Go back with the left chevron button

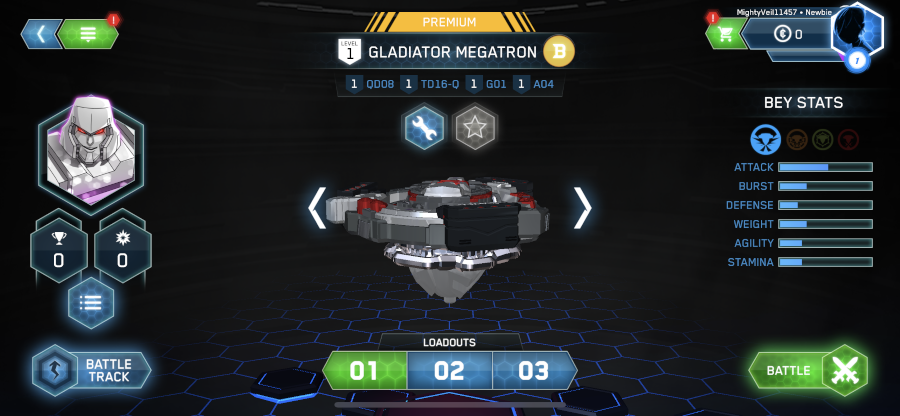tap(40, 34)
